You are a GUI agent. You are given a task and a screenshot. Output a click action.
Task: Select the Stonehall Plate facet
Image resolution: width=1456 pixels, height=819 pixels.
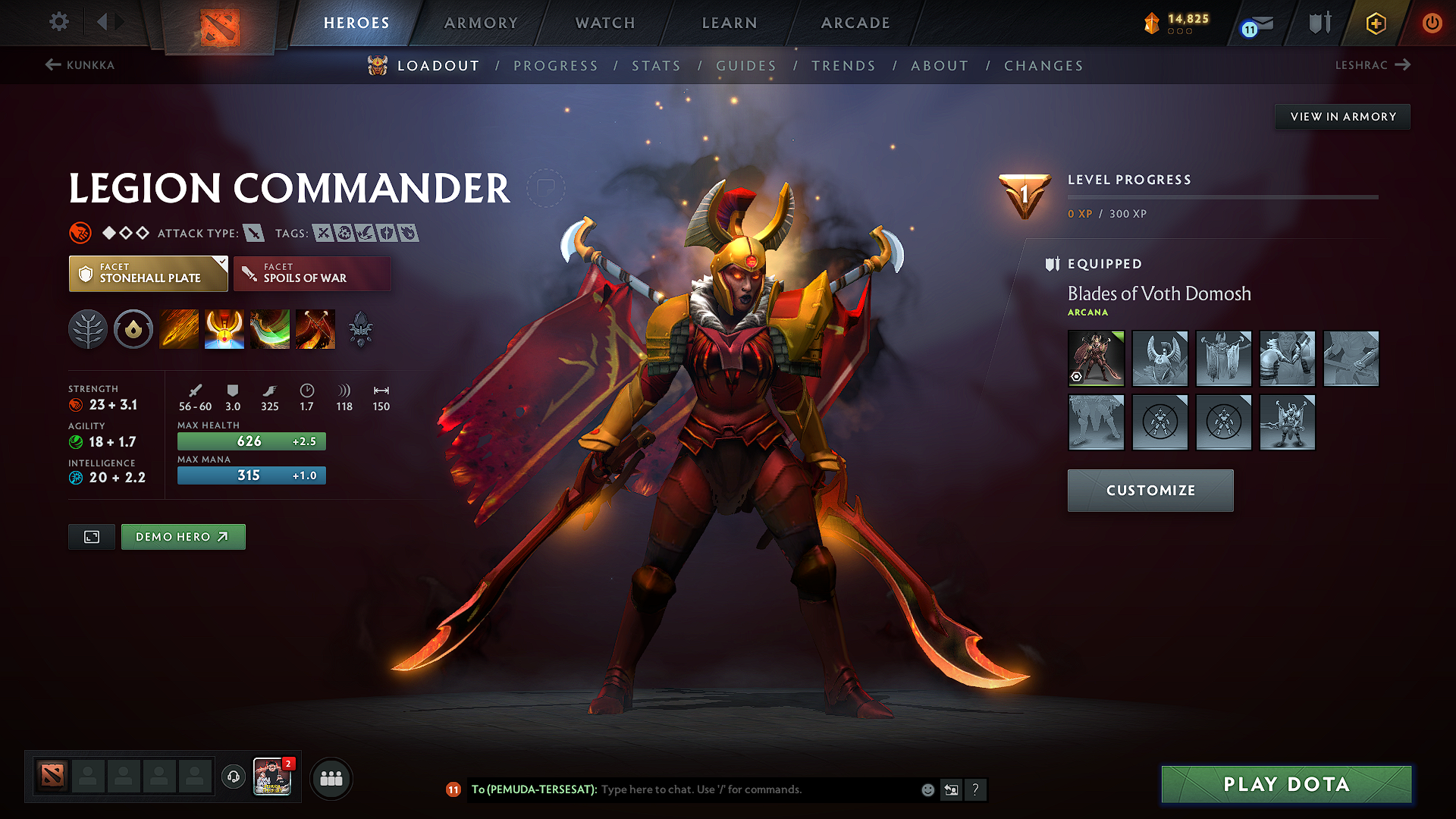(x=148, y=273)
